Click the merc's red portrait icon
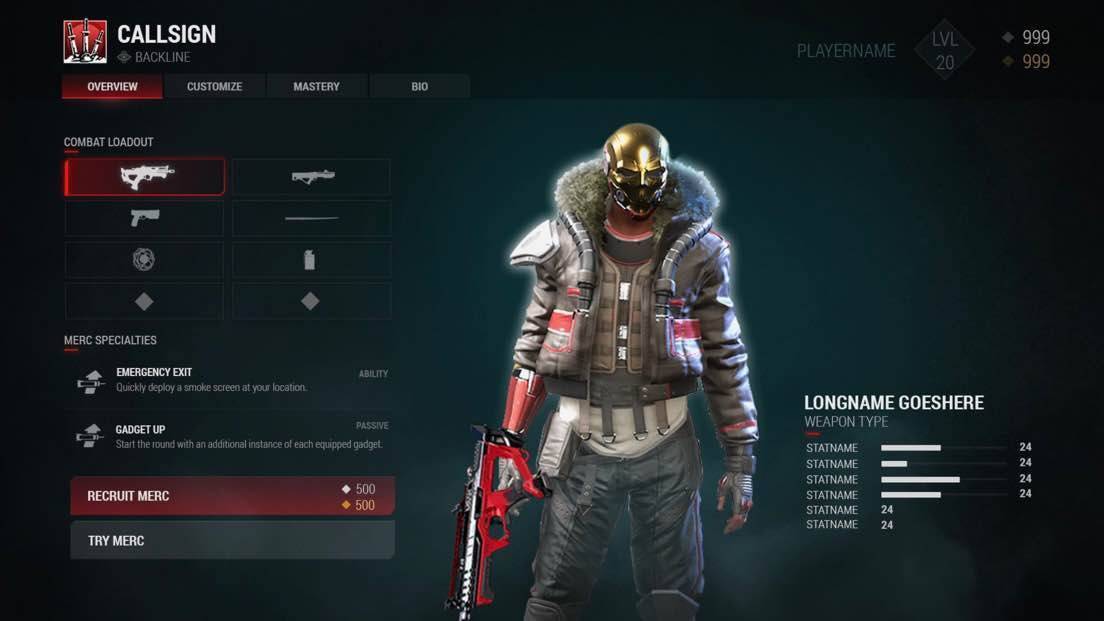This screenshot has width=1104, height=621. (x=85, y=42)
